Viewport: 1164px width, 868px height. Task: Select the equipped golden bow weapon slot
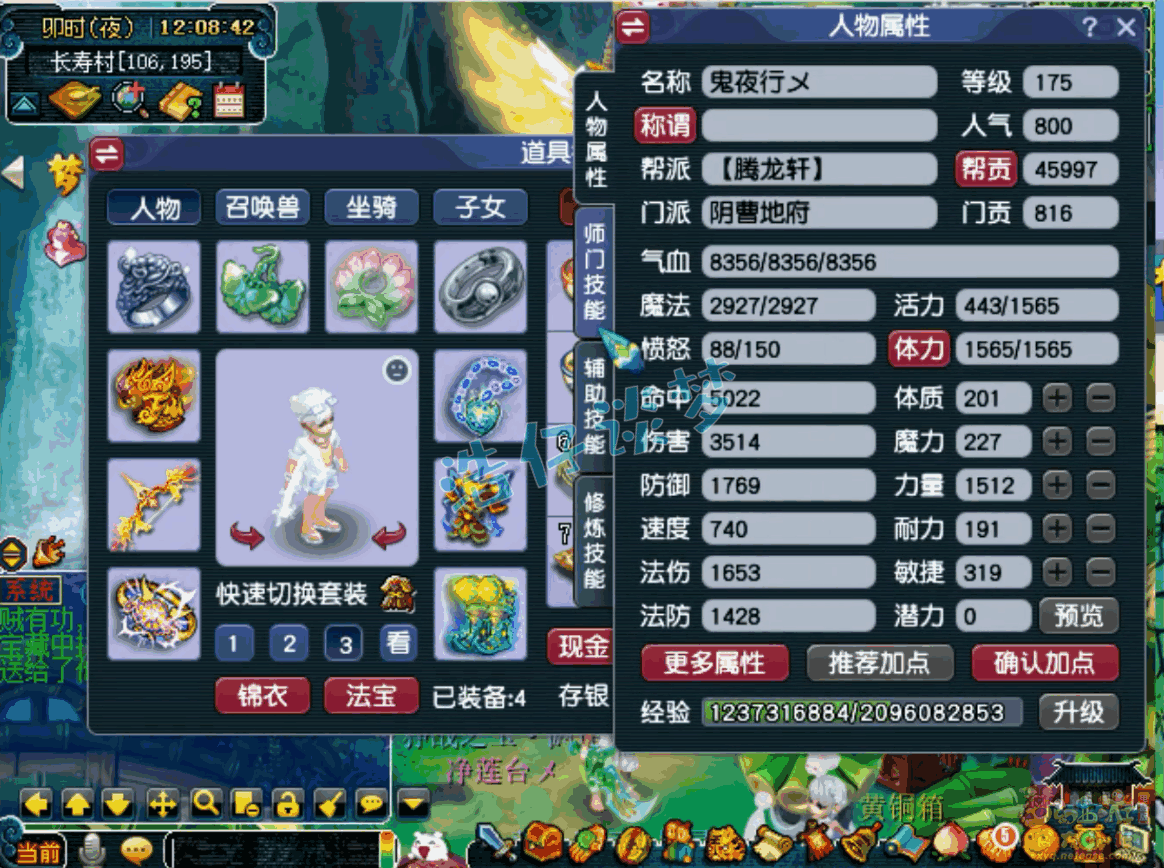click(153, 504)
